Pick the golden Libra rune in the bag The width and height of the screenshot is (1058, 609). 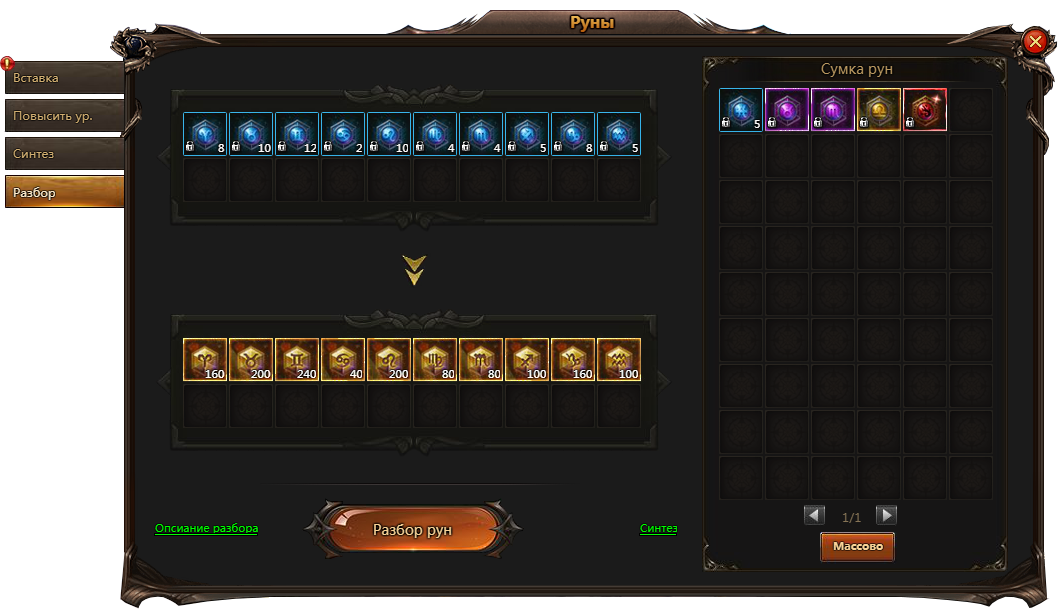[879, 110]
